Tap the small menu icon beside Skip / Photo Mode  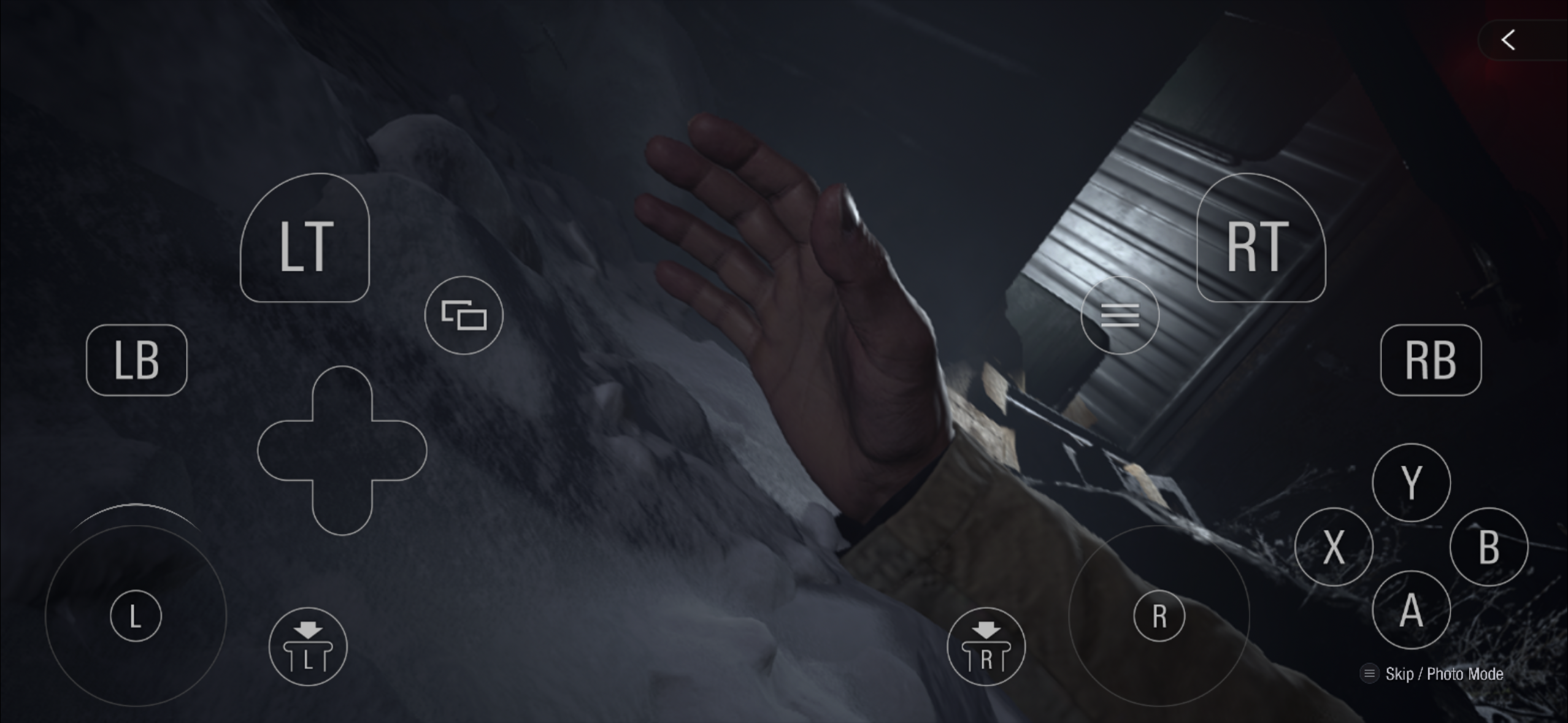click(x=1370, y=673)
